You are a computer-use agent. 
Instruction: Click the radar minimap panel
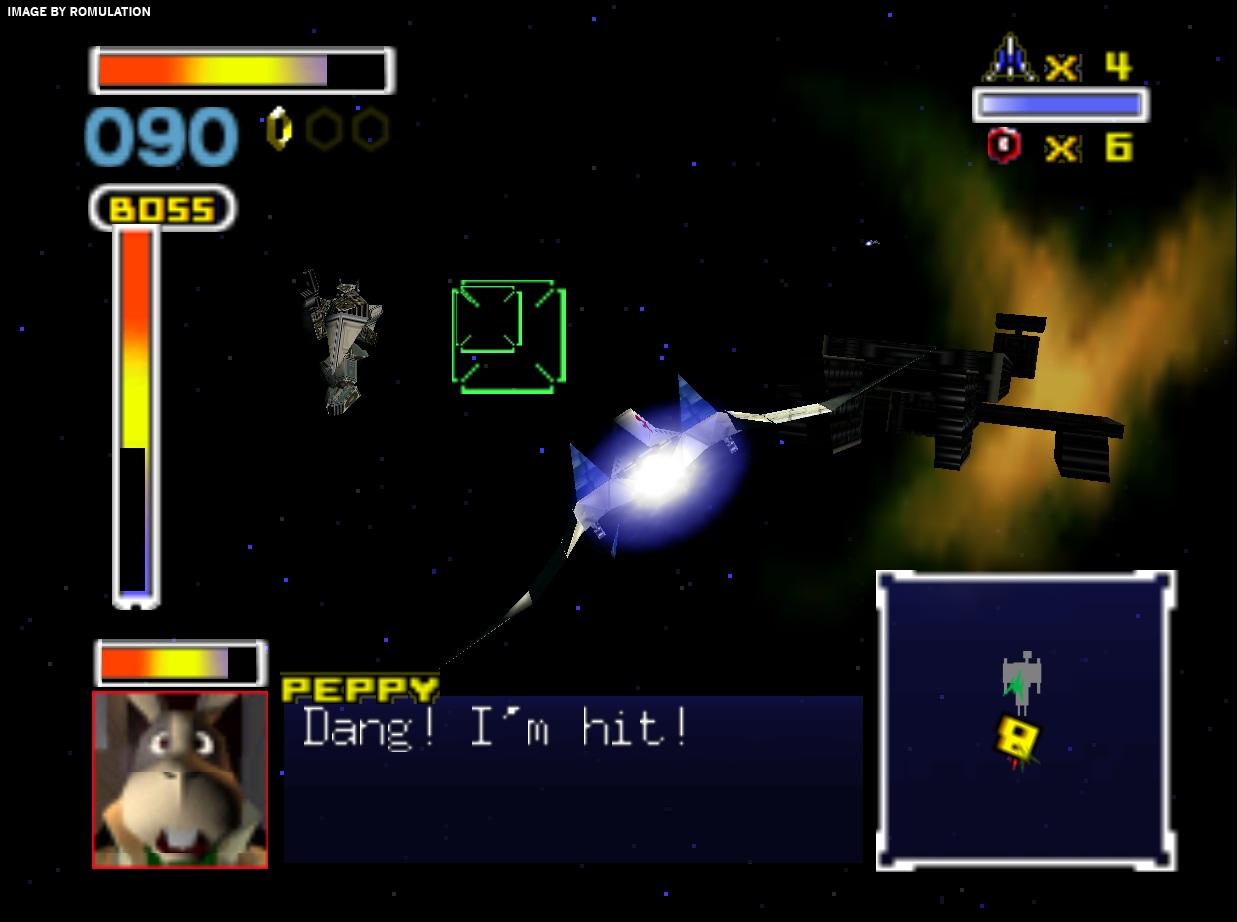[1026, 720]
